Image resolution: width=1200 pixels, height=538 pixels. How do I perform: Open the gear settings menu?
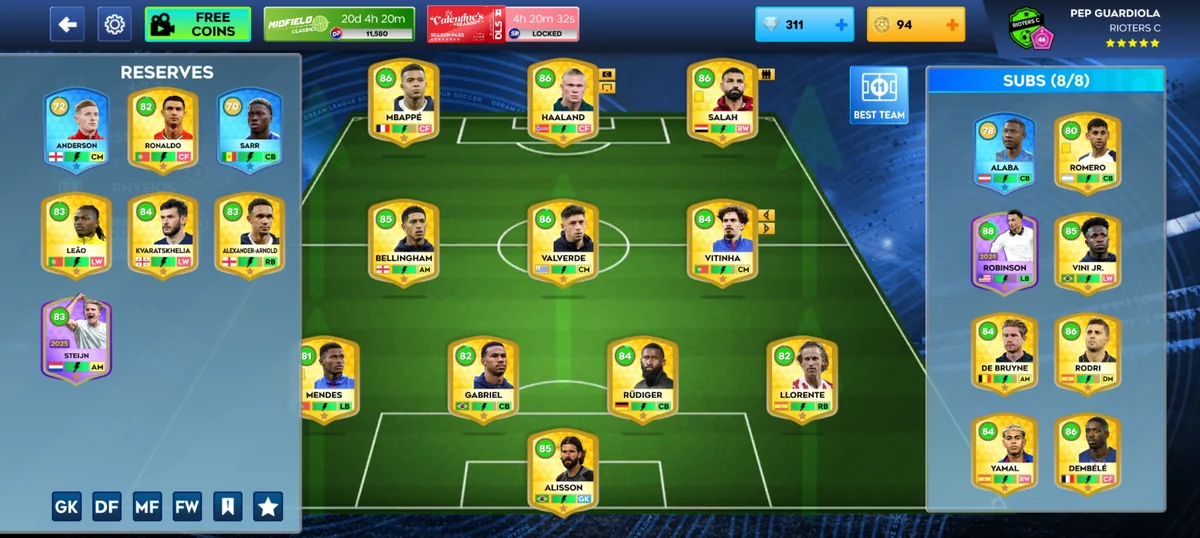tap(115, 24)
